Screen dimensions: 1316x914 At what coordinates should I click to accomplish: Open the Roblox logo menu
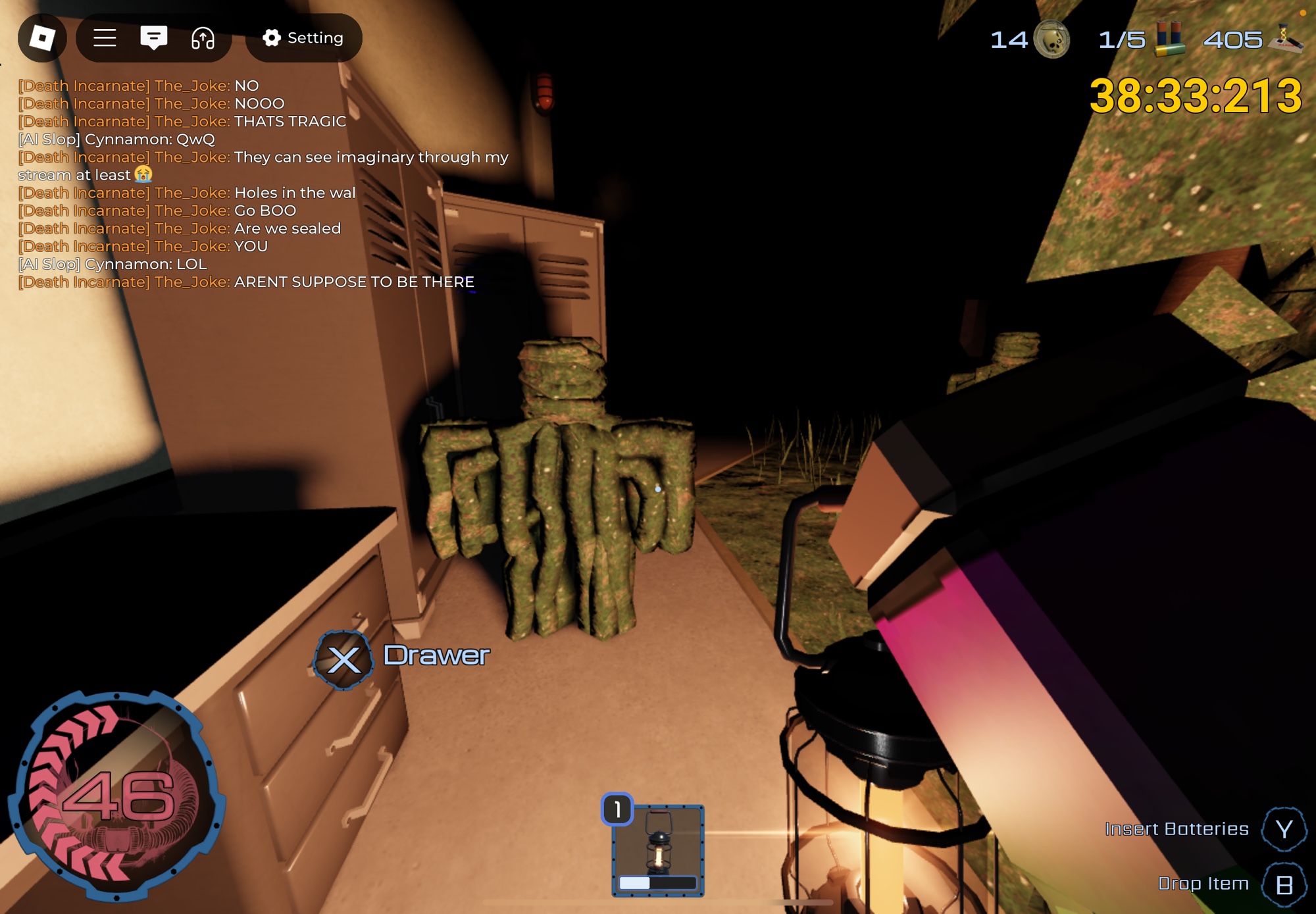pyautogui.click(x=42, y=38)
